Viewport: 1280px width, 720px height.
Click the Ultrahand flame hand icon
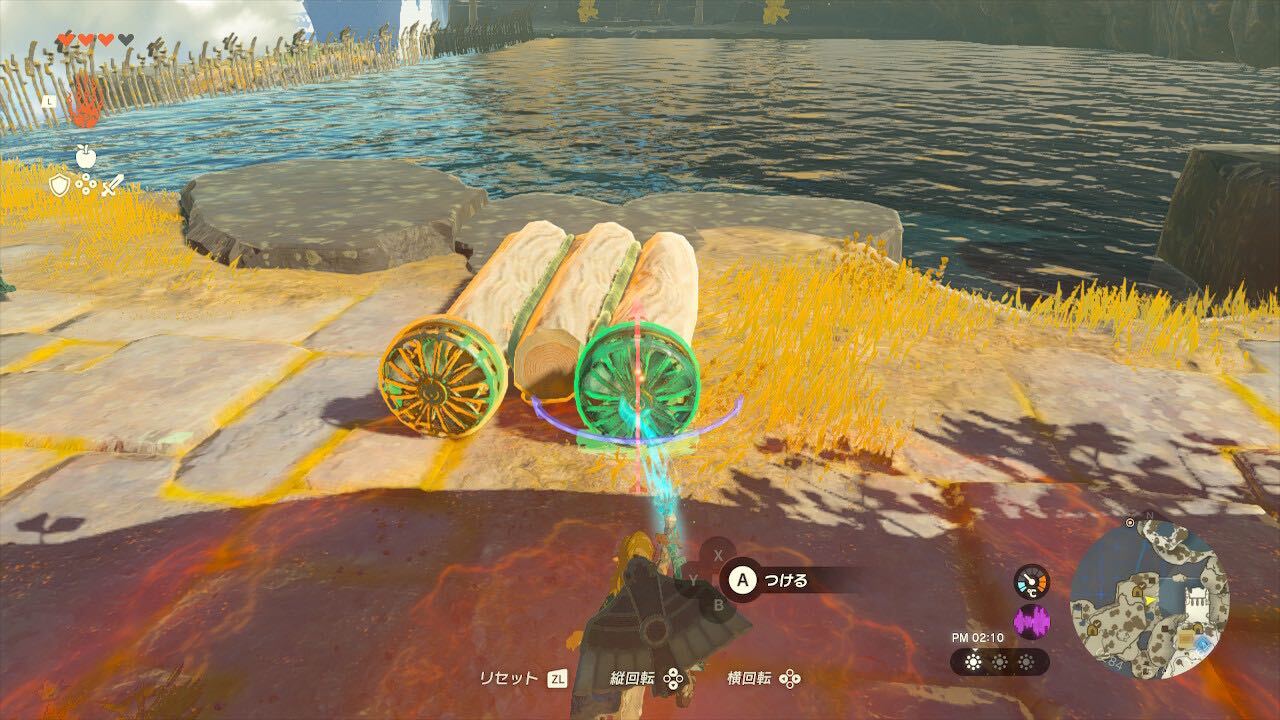[82, 104]
